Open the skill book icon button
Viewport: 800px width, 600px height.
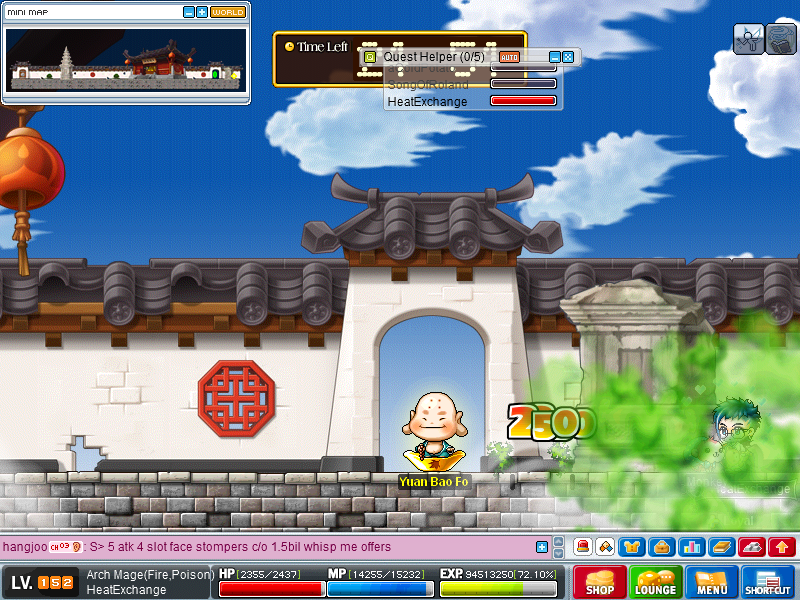coord(722,547)
